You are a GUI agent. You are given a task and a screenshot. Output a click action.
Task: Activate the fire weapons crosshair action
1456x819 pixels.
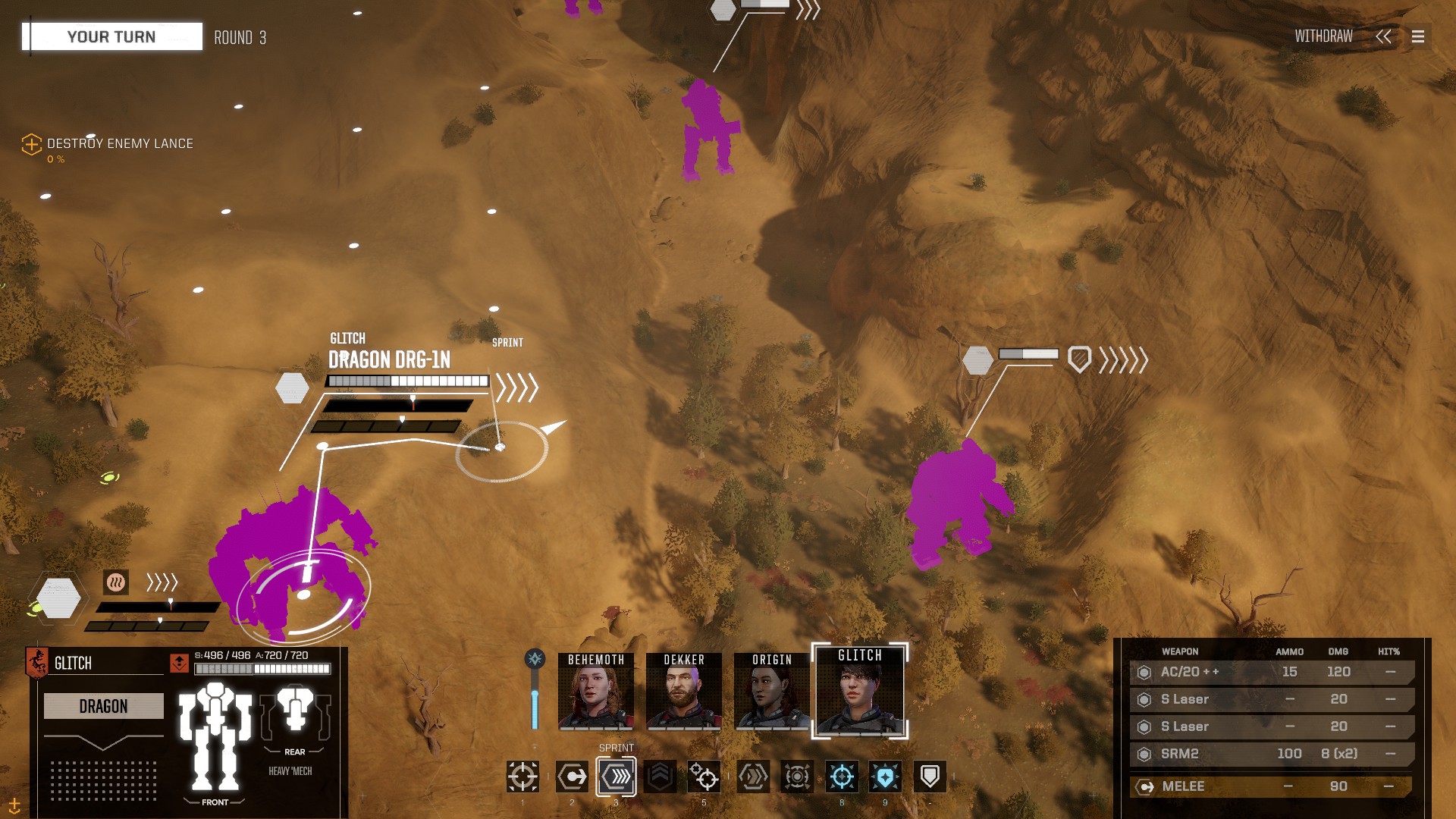pos(522,777)
